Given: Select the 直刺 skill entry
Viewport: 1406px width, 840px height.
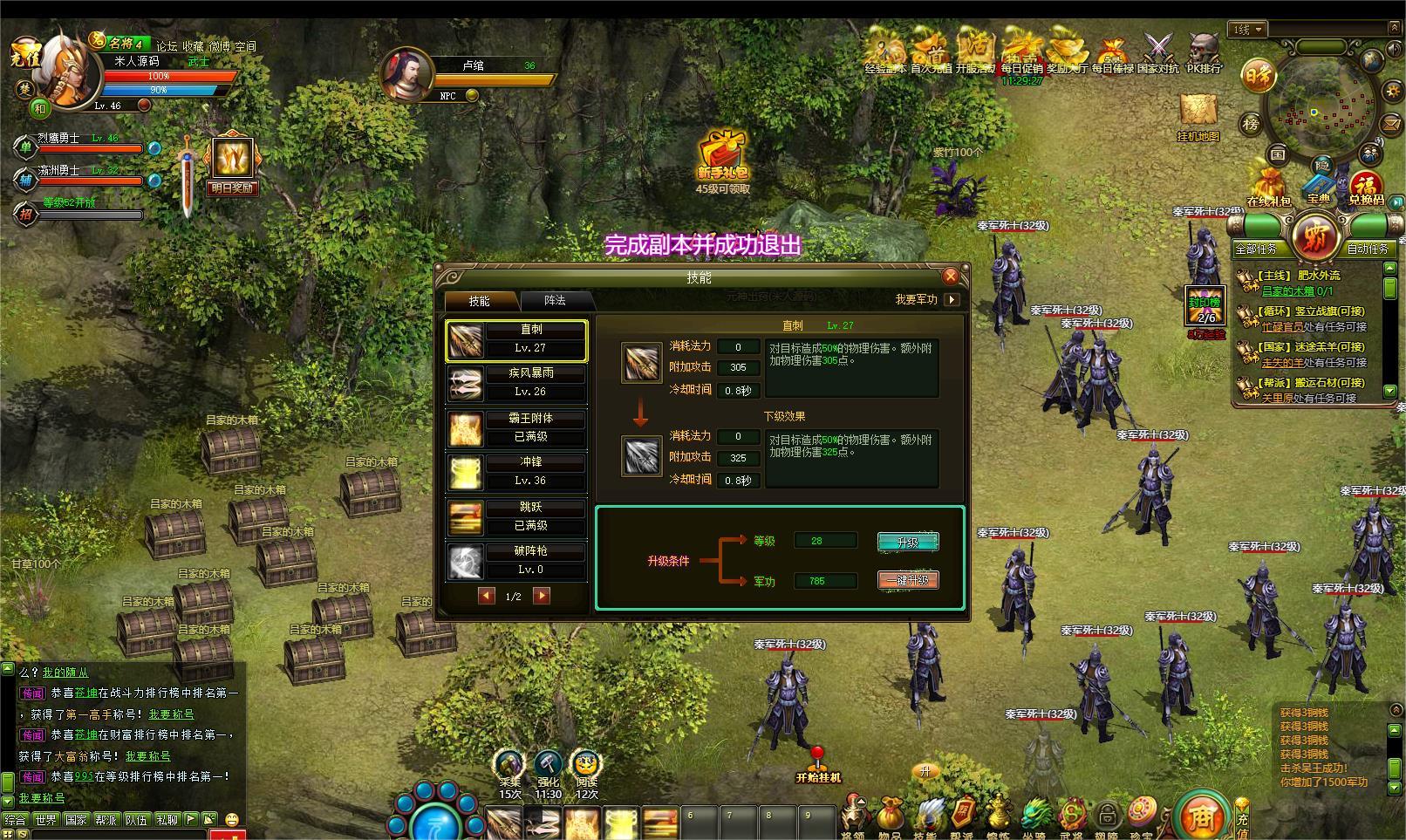Looking at the screenshot, I should coord(516,339).
